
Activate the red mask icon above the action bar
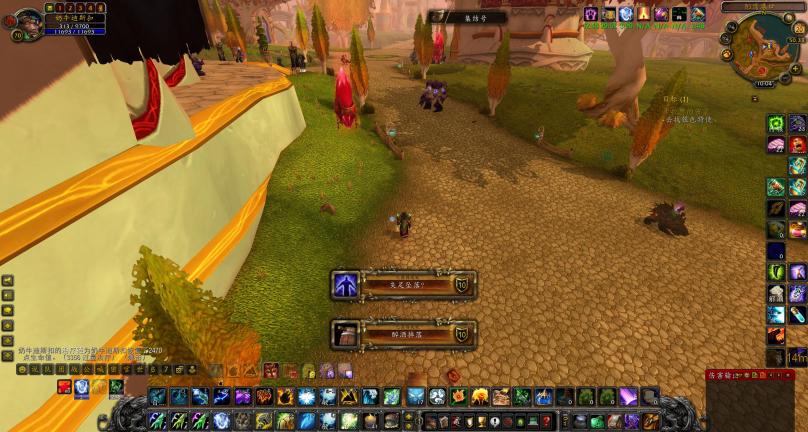coord(270,371)
